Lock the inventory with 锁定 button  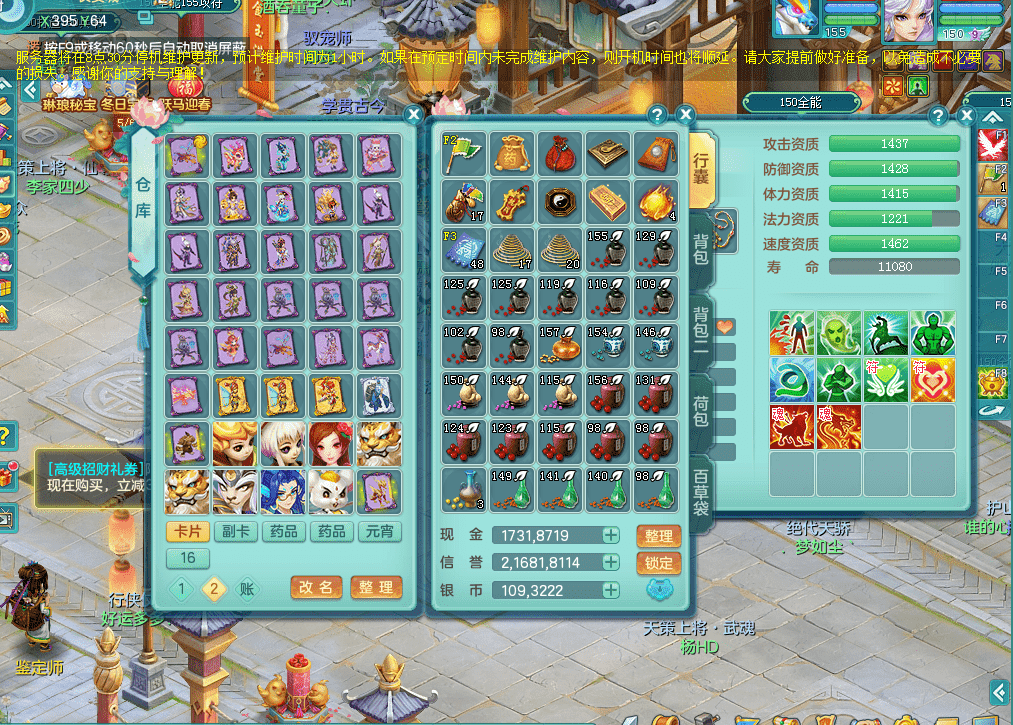pyautogui.click(x=658, y=563)
